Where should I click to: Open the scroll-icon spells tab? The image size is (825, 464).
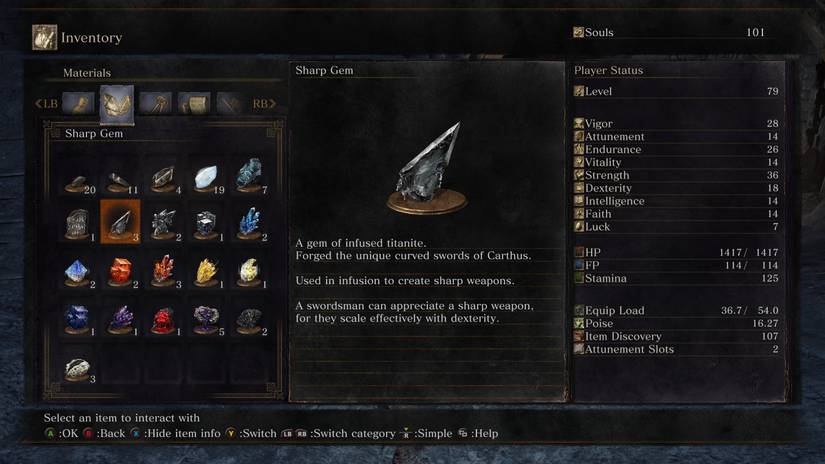point(193,103)
